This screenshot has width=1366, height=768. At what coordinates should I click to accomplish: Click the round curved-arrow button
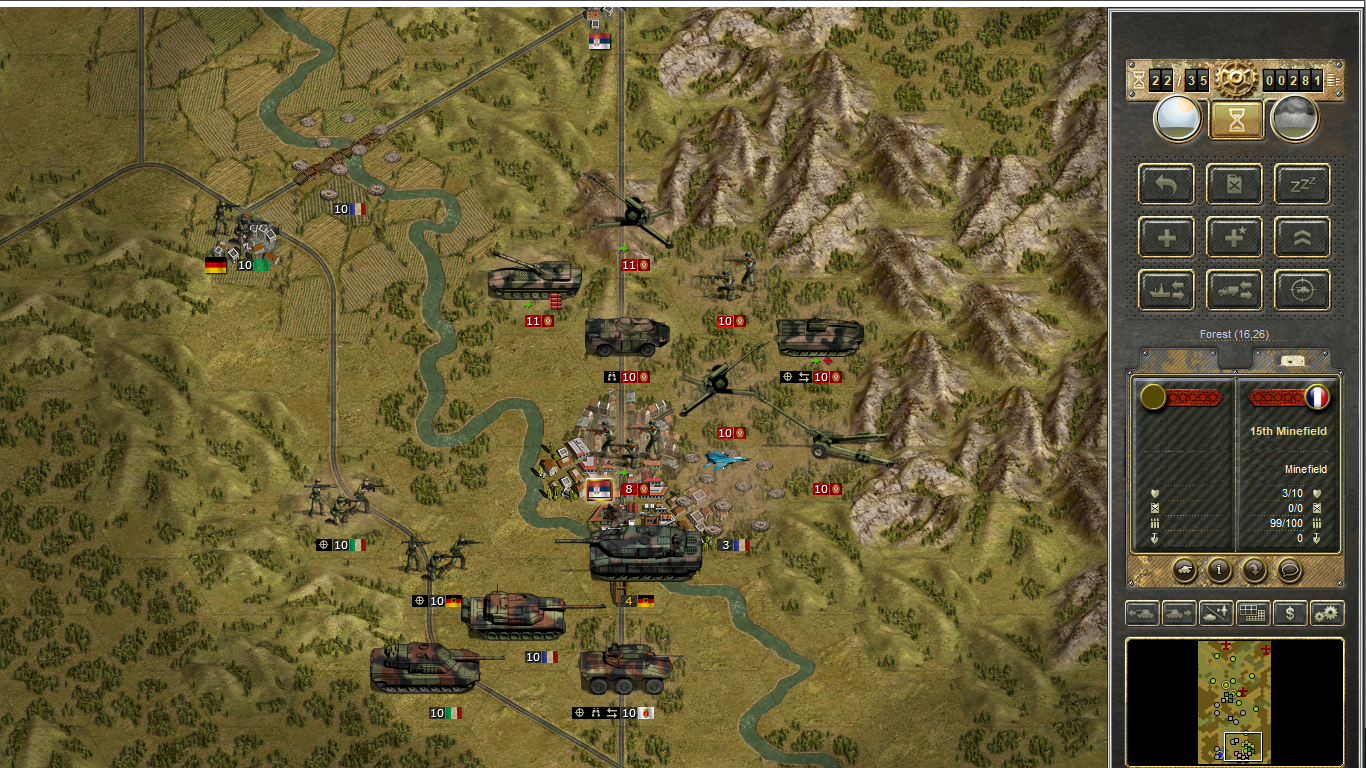click(1254, 570)
